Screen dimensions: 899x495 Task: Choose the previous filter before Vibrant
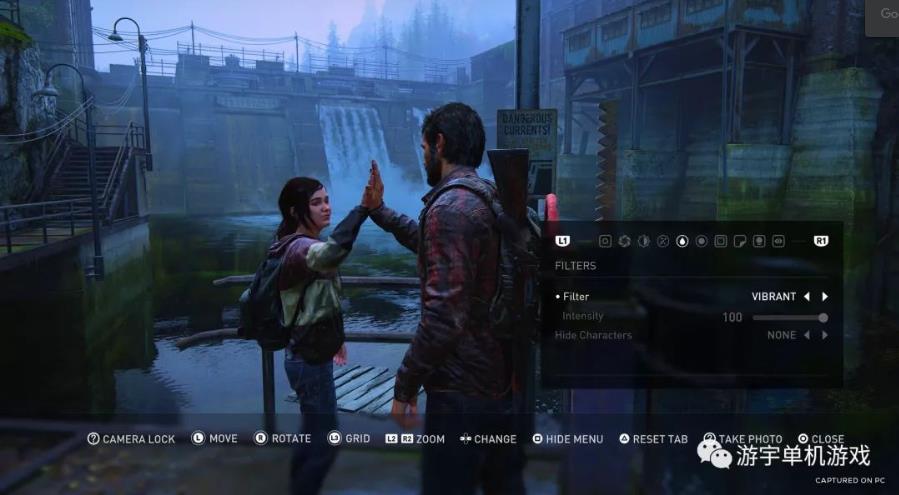point(807,297)
